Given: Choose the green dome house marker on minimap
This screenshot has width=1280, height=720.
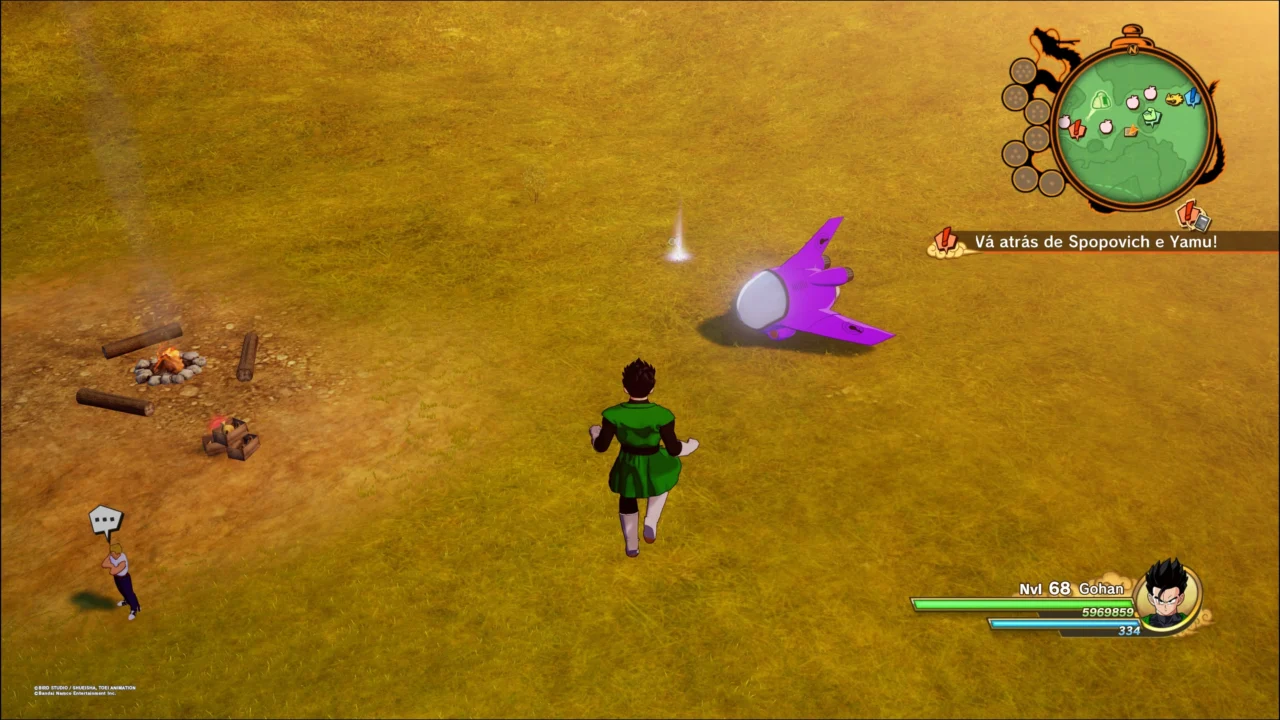Looking at the screenshot, I should click(x=1101, y=100).
